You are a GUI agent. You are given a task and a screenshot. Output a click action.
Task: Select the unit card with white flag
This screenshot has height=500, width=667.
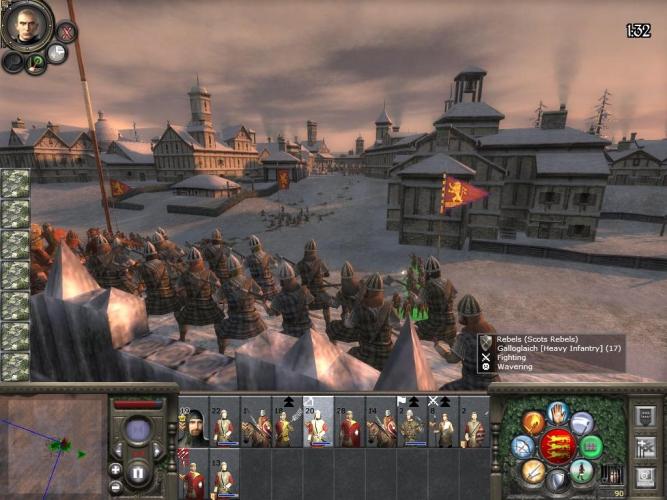click(411, 424)
